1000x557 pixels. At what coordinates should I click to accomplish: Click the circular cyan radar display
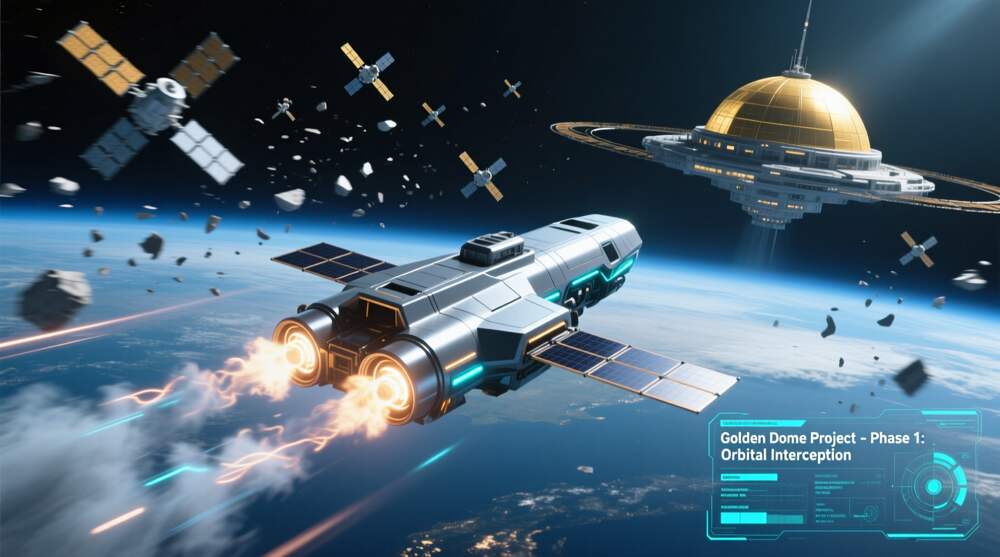pos(934,486)
